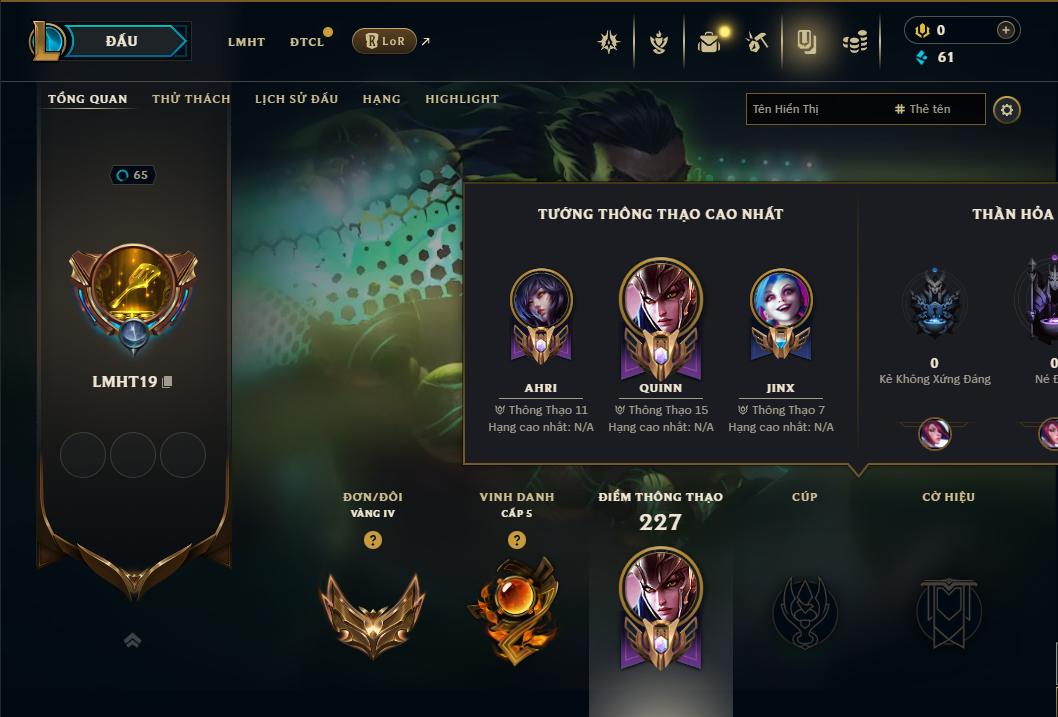Click the Tên Hiển Thị search field
This screenshot has height=717, width=1058.
tap(815, 109)
